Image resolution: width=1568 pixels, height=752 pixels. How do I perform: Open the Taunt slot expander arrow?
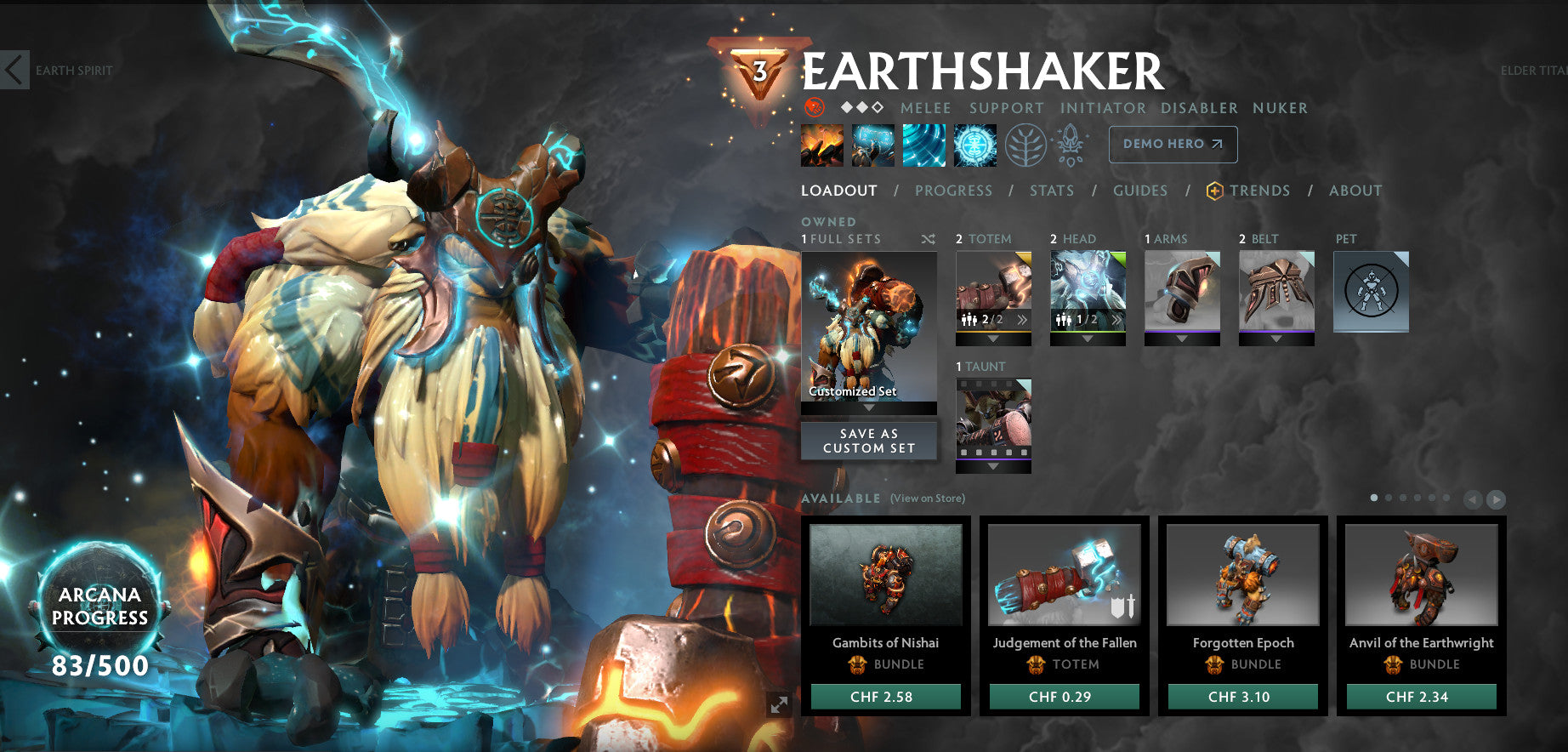click(992, 466)
